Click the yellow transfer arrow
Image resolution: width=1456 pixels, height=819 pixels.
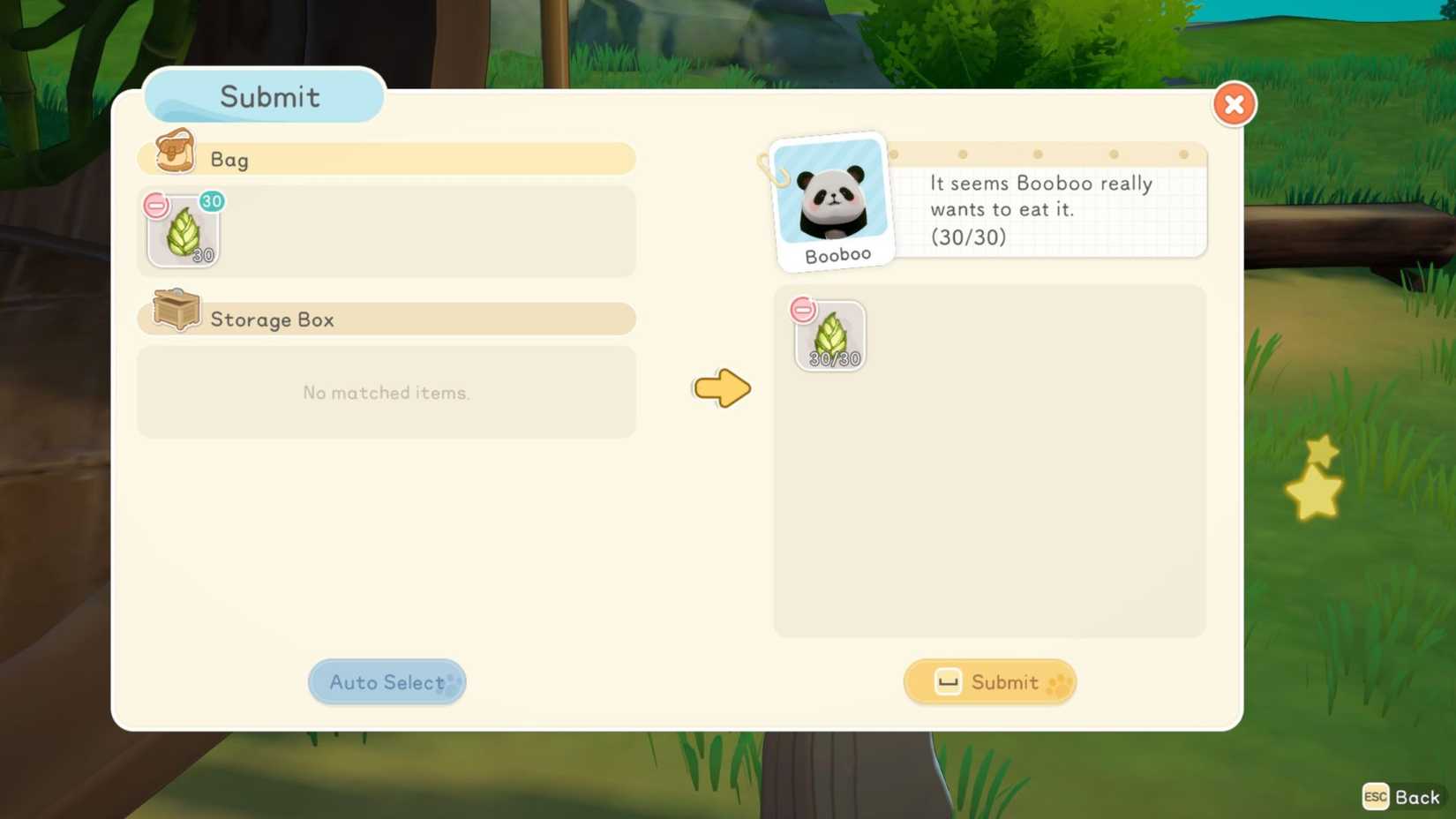tap(721, 388)
